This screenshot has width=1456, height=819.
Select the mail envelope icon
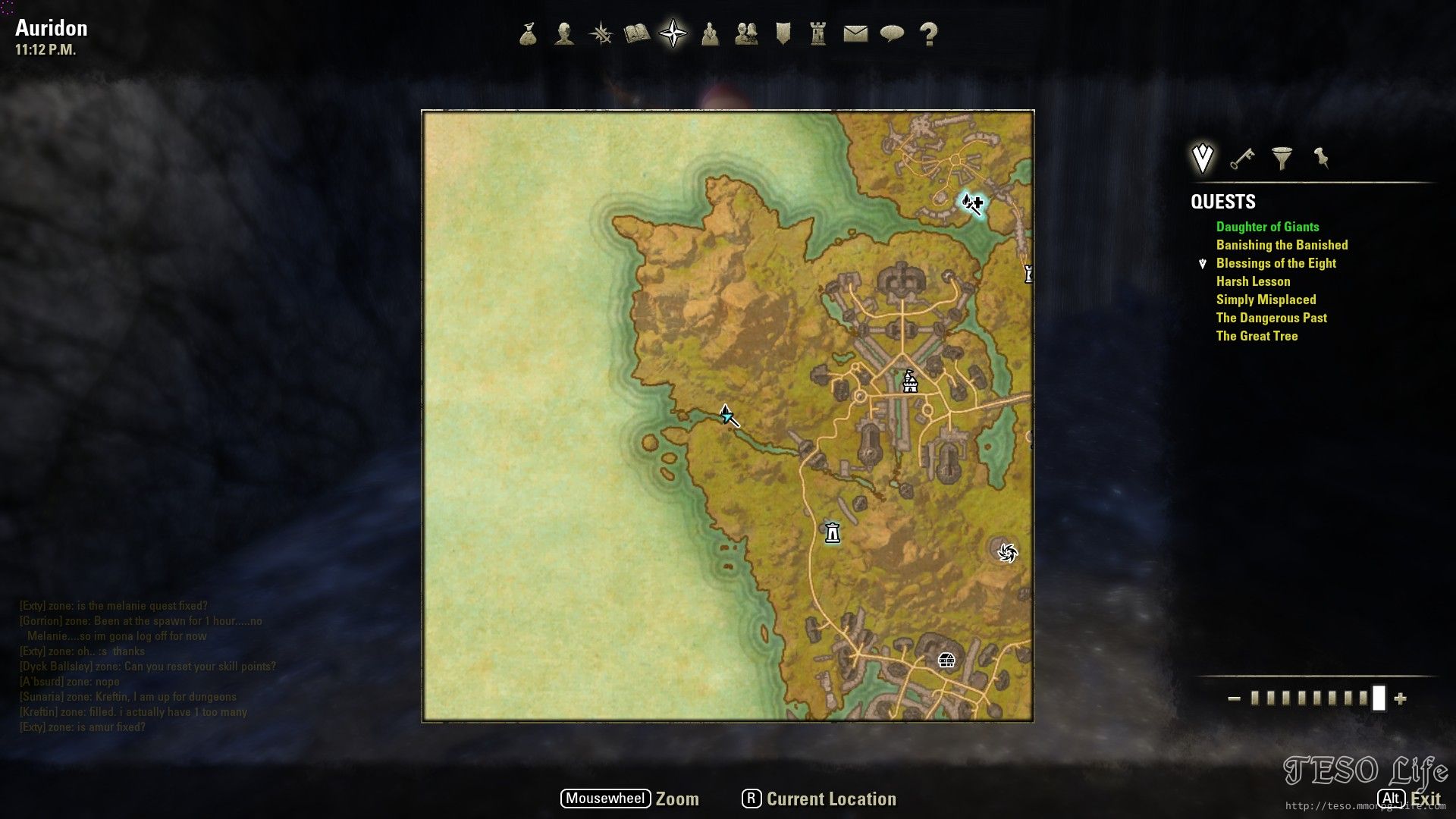(x=855, y=34)
